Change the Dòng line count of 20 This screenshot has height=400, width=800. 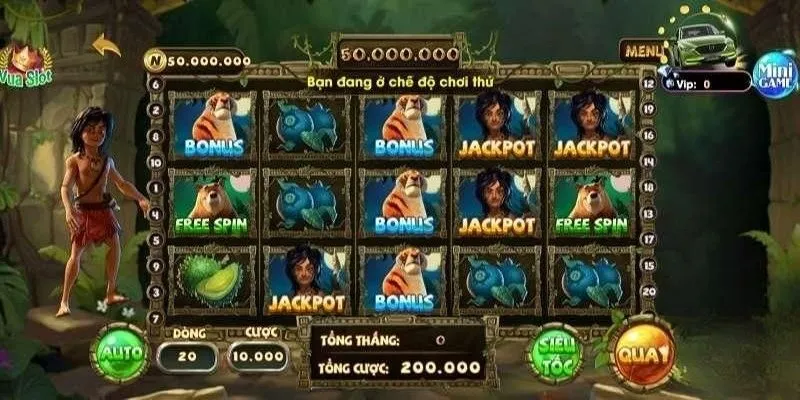point(187,356)
